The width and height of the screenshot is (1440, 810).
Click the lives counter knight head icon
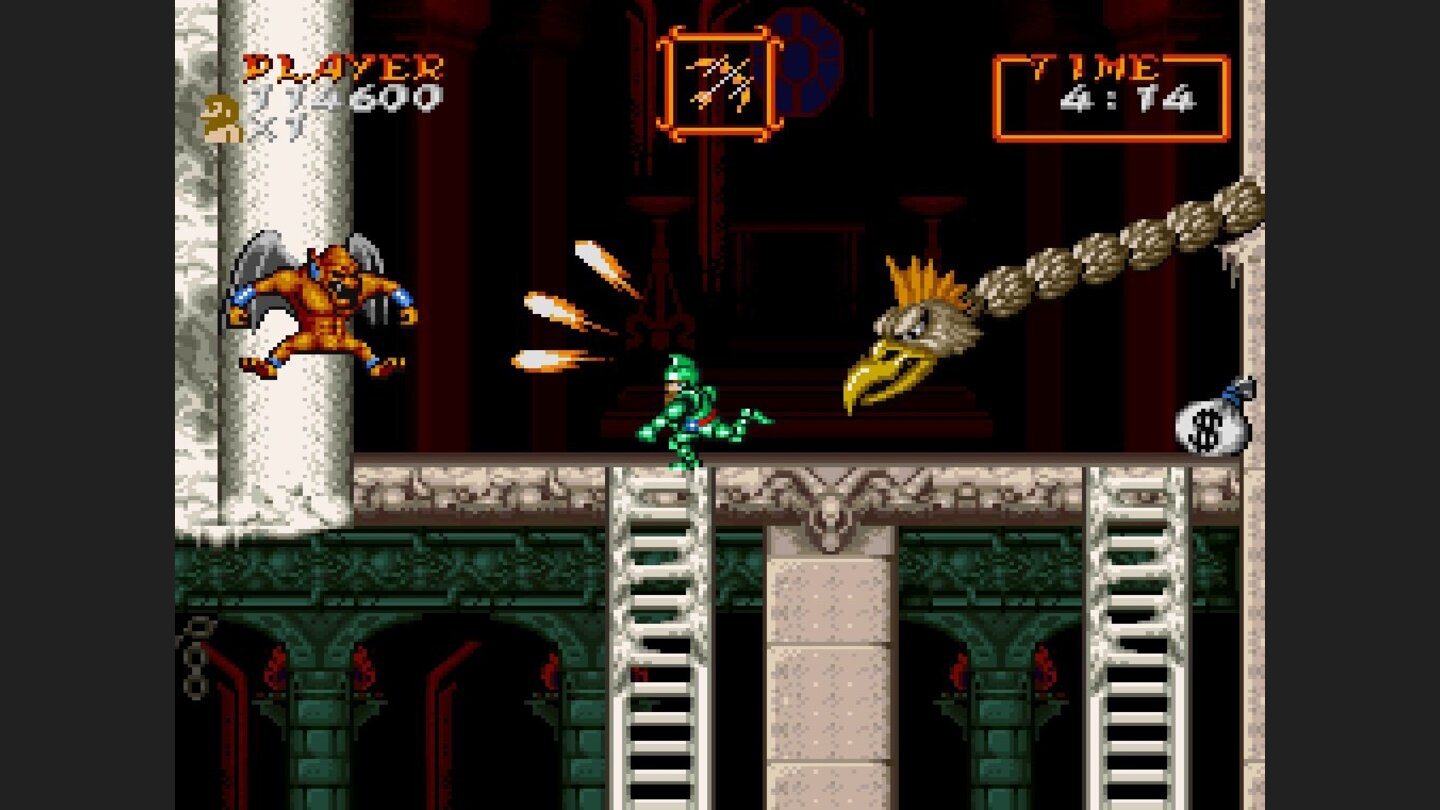[x=222, y=115]
